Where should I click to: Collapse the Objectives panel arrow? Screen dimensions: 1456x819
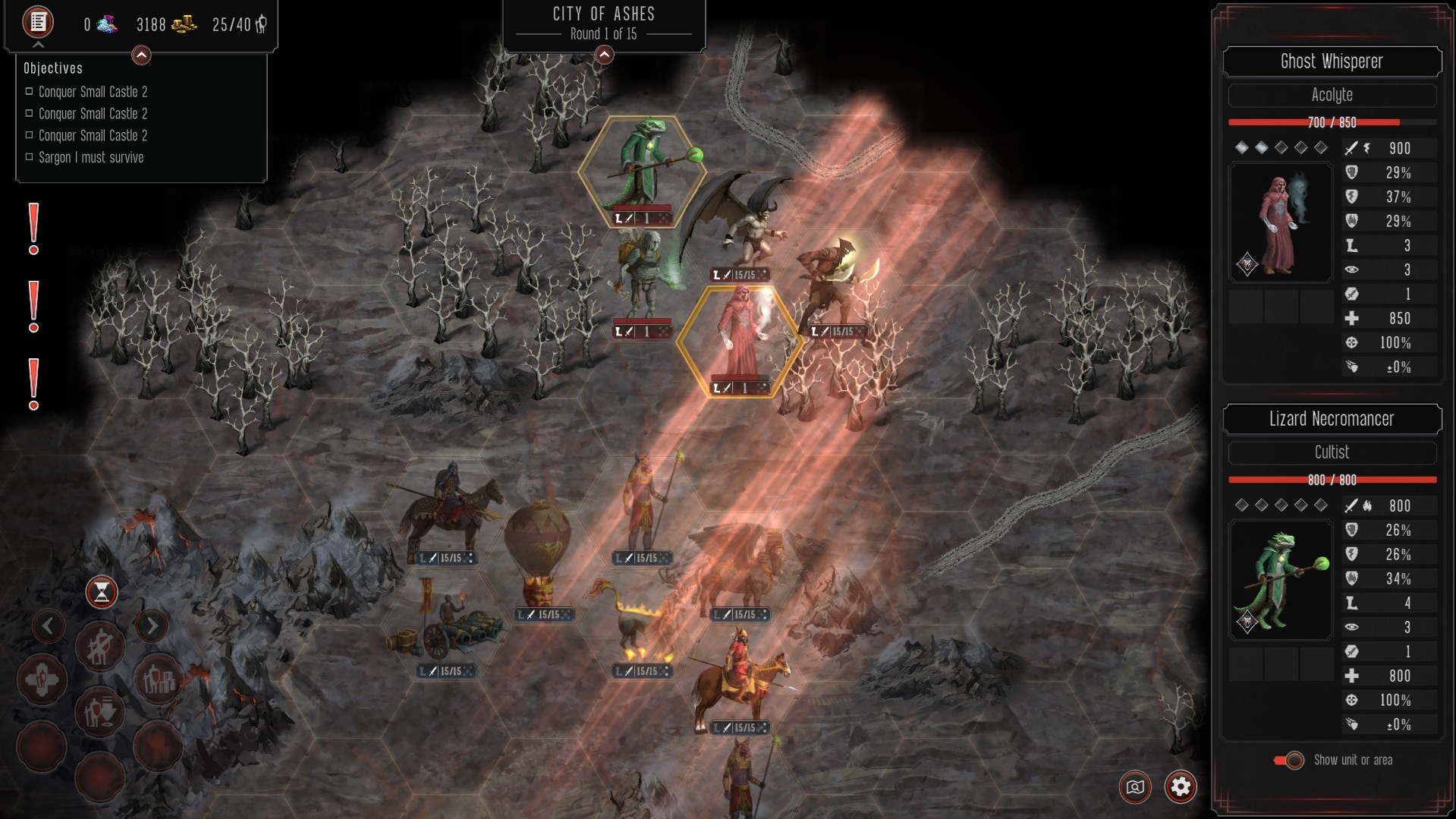[141, 55]
